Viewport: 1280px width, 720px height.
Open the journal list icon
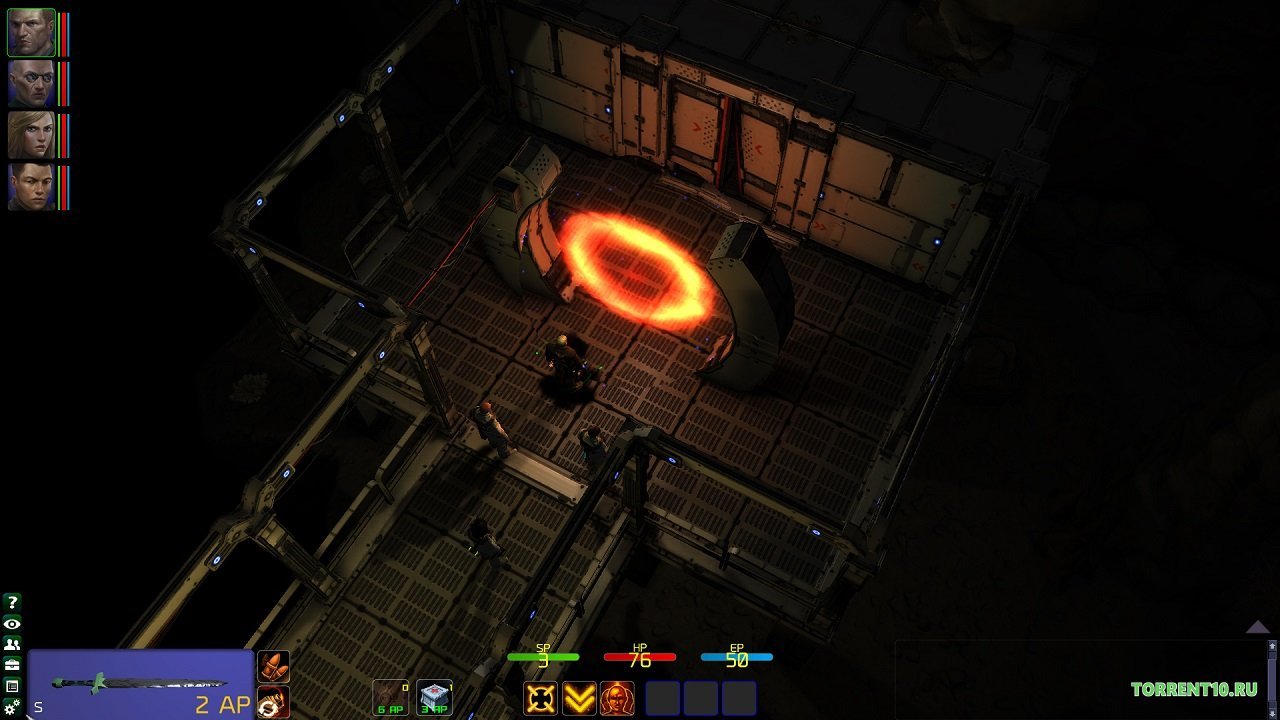click(12, 686)
